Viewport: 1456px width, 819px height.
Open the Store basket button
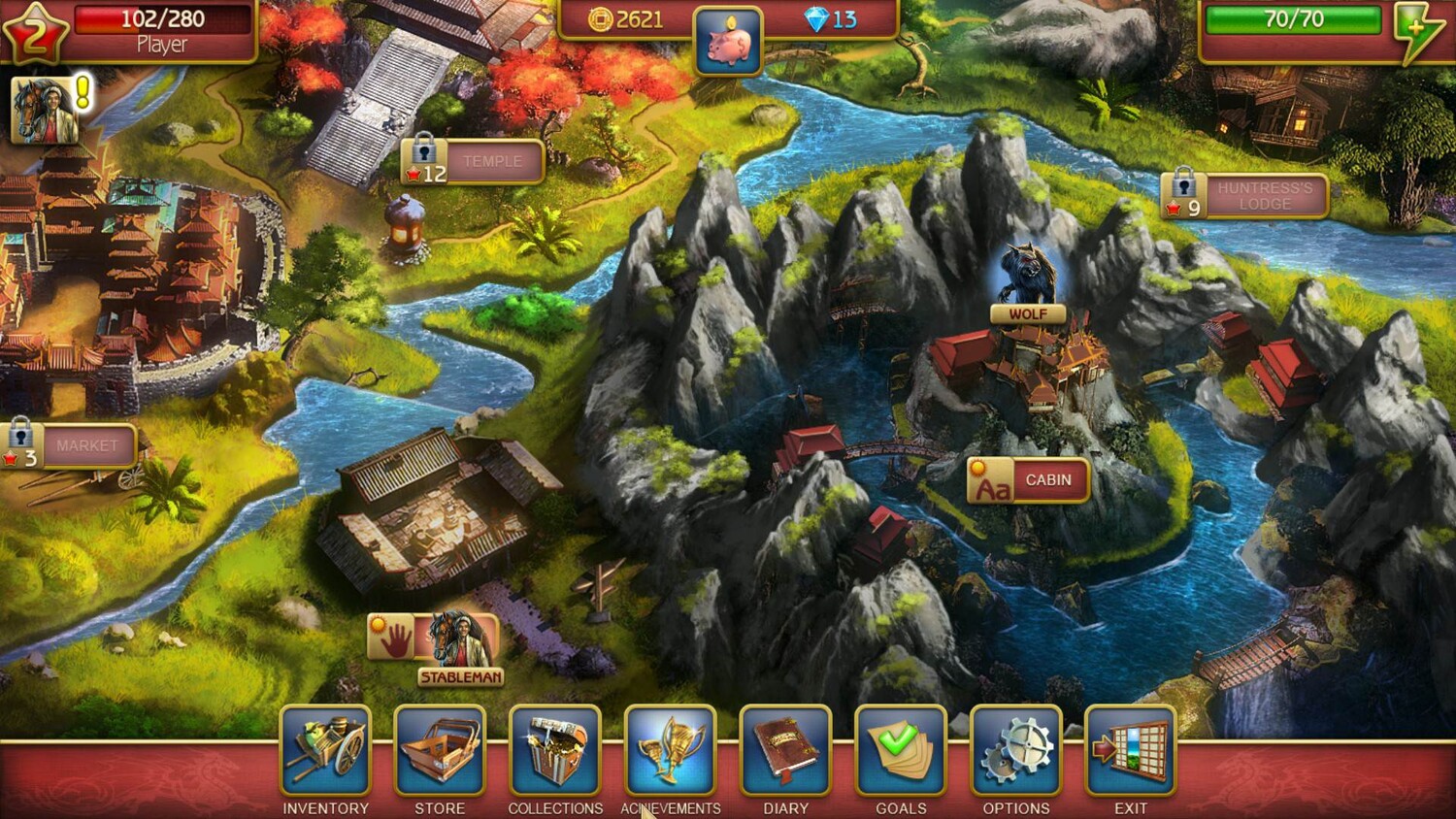point(440,751)
